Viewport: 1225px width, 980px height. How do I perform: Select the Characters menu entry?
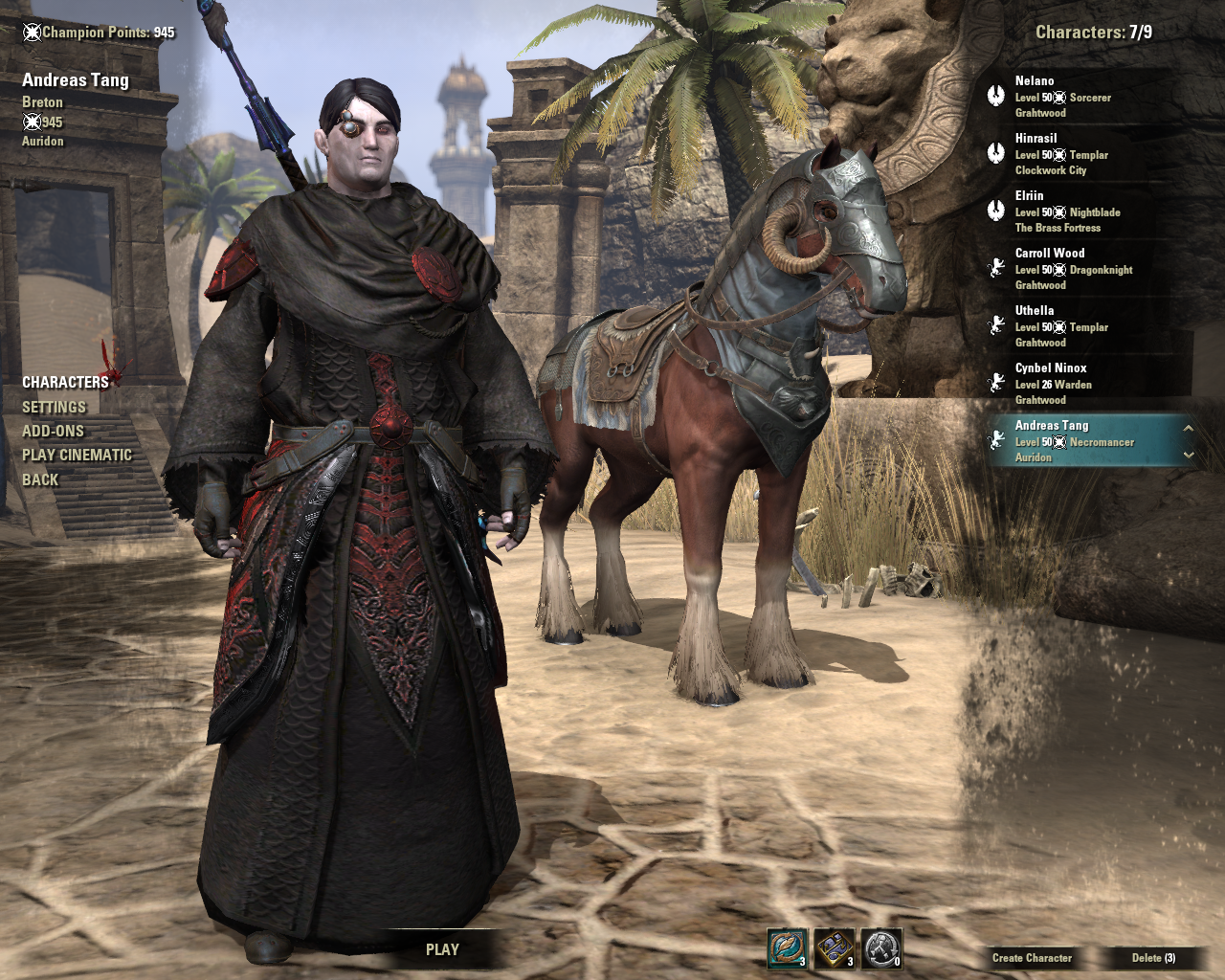pos(65,382)
